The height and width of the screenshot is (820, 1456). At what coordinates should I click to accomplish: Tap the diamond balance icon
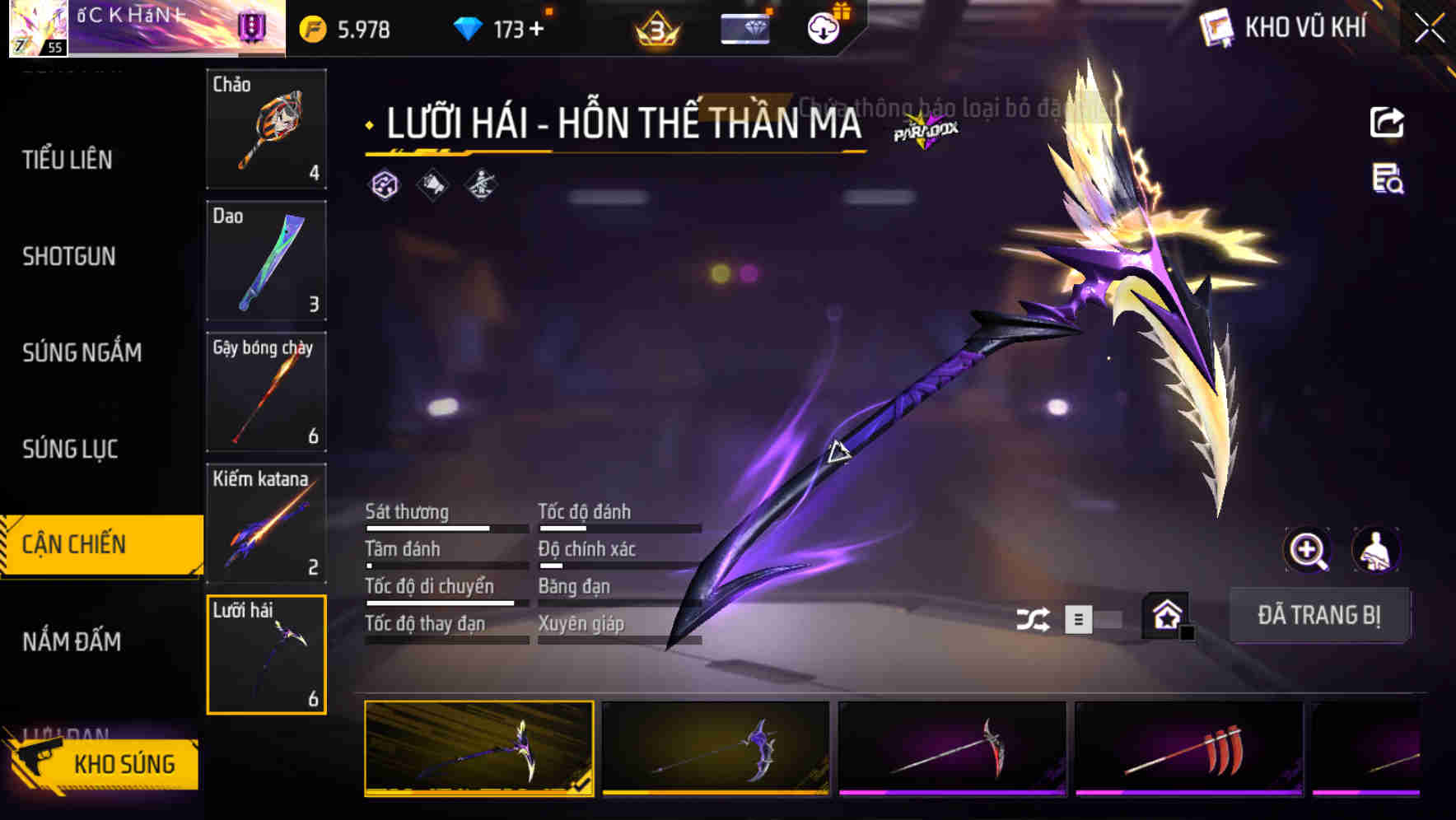(x=468, y=27)
